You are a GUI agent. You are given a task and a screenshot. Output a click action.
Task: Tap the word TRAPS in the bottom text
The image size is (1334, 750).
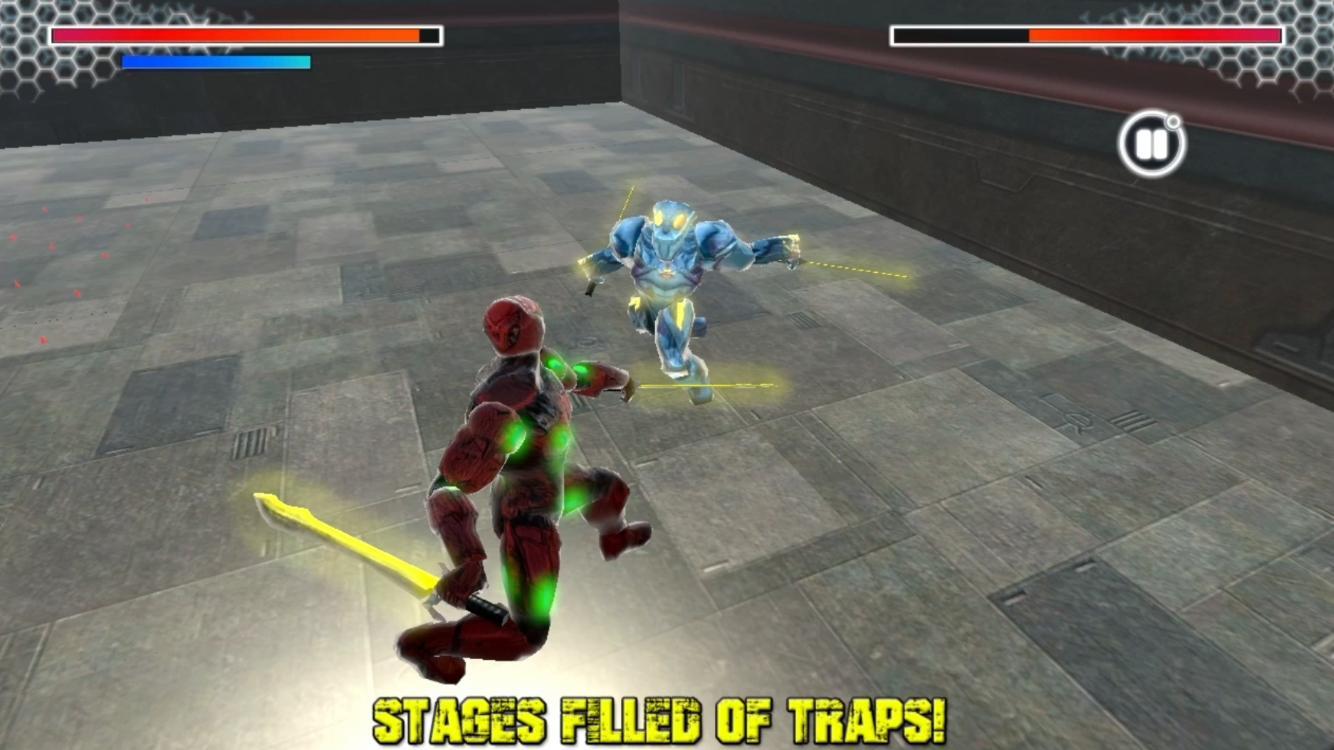(875, 718)
